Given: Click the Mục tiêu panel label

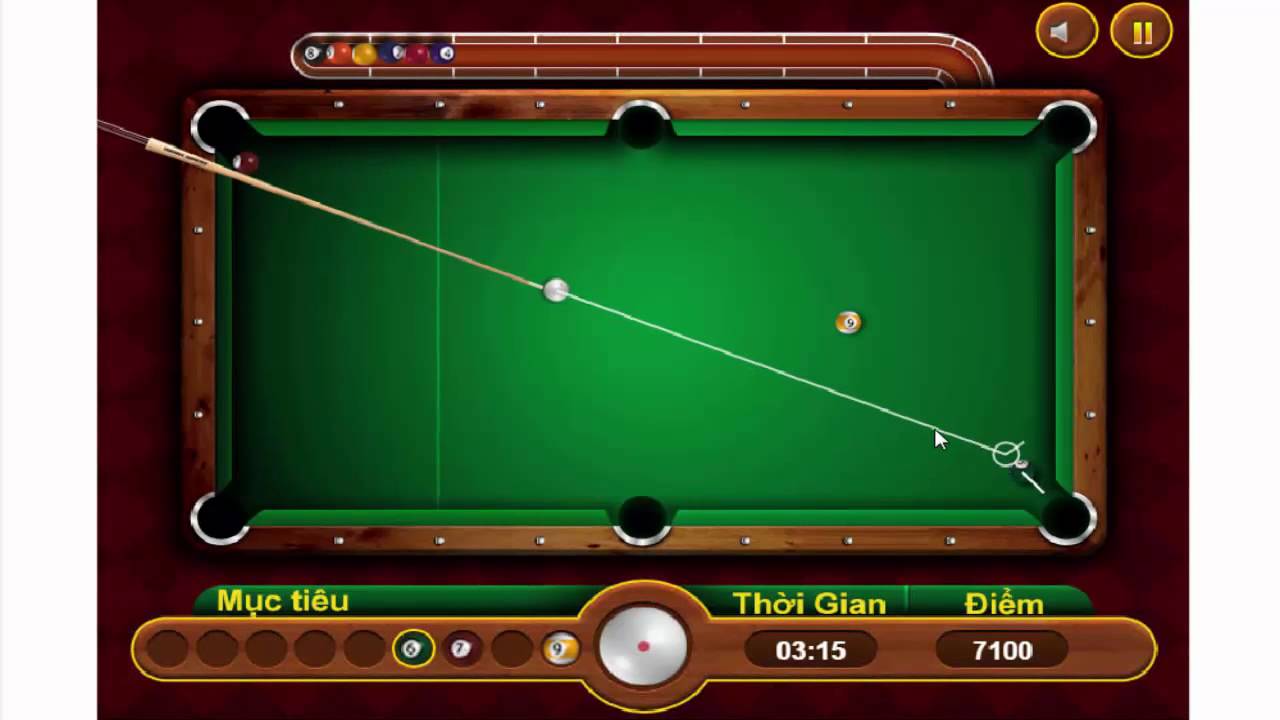Looking at the screenshot, I should (x=283, y=601).
